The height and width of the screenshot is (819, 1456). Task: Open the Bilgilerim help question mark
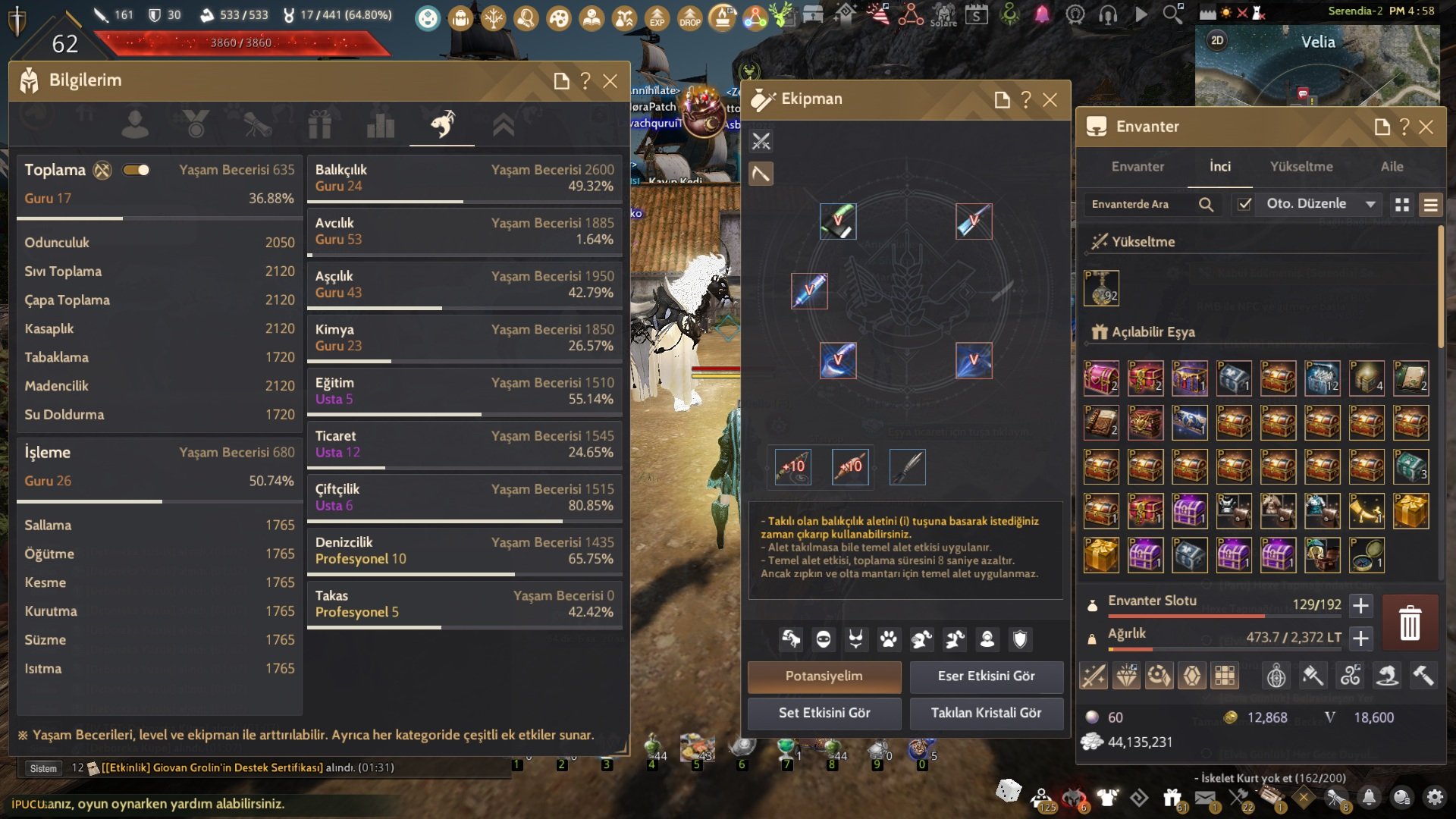tap(585, 81)
